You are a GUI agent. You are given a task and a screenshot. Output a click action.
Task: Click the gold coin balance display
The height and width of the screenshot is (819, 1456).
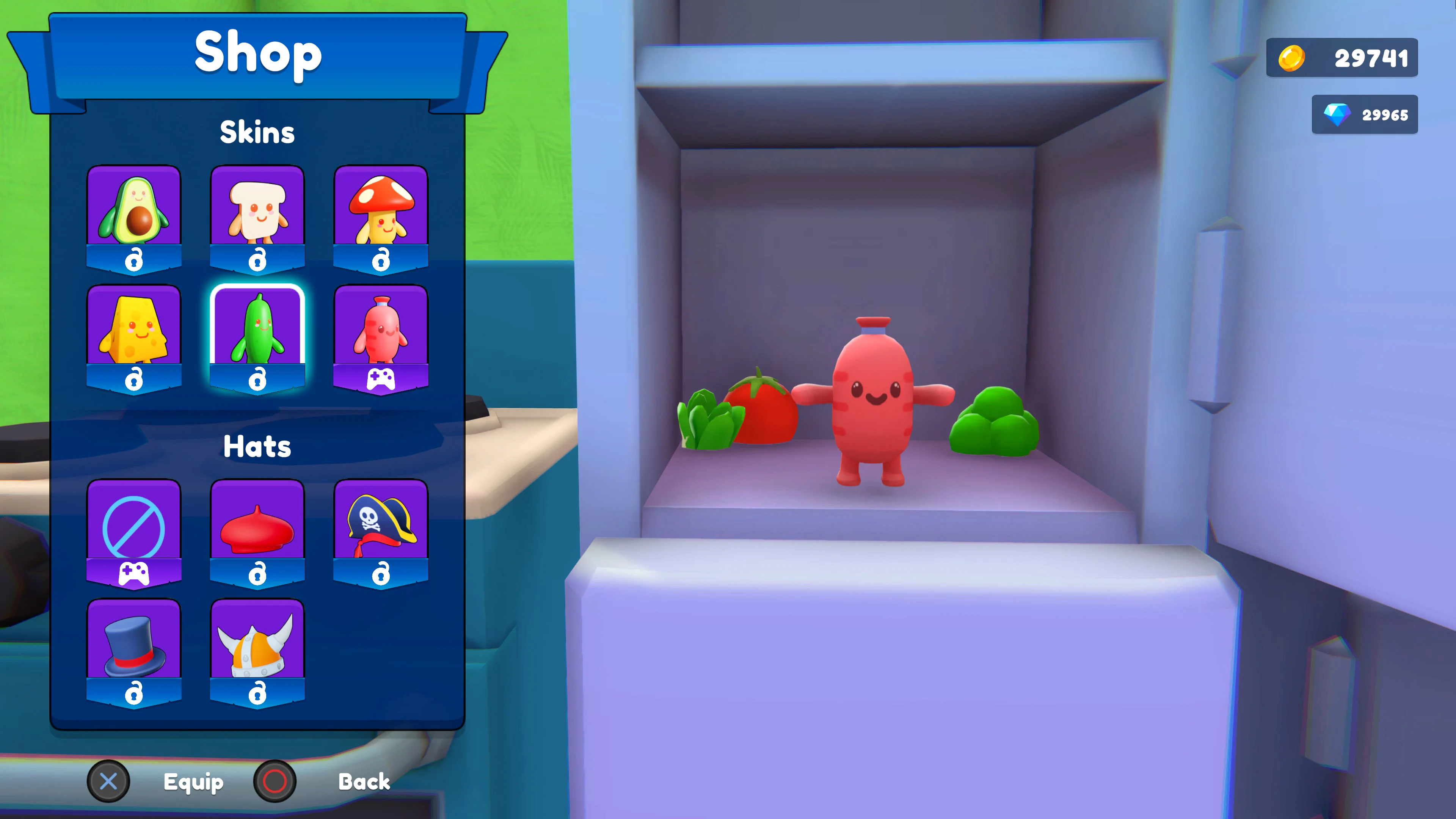[x=1342, y=58]
